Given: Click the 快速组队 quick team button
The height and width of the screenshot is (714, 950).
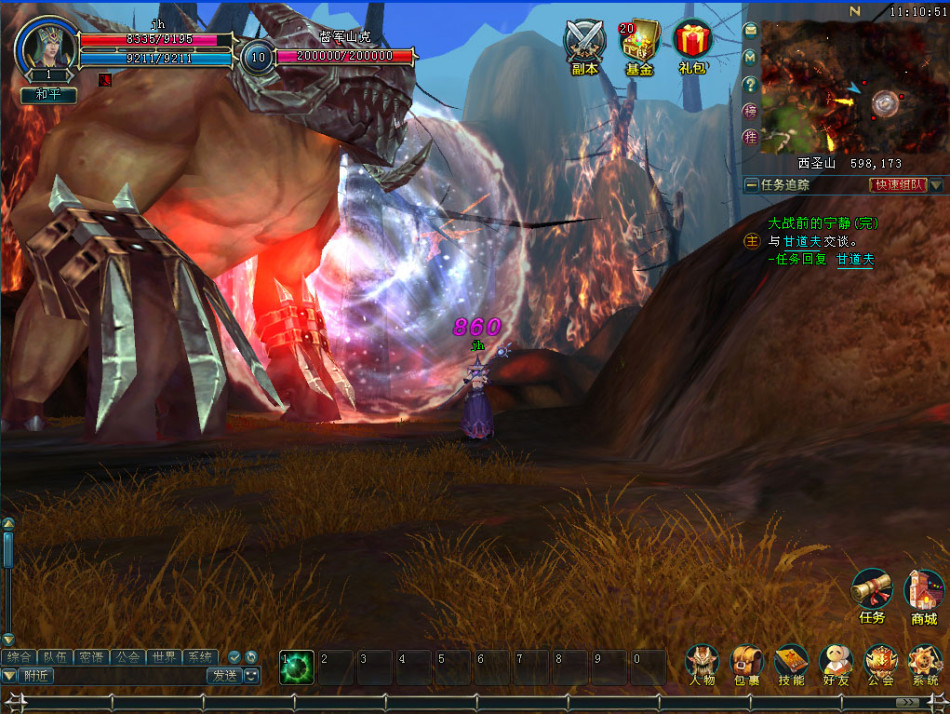Looking at the screenshot, I should (x=898, y=185).
